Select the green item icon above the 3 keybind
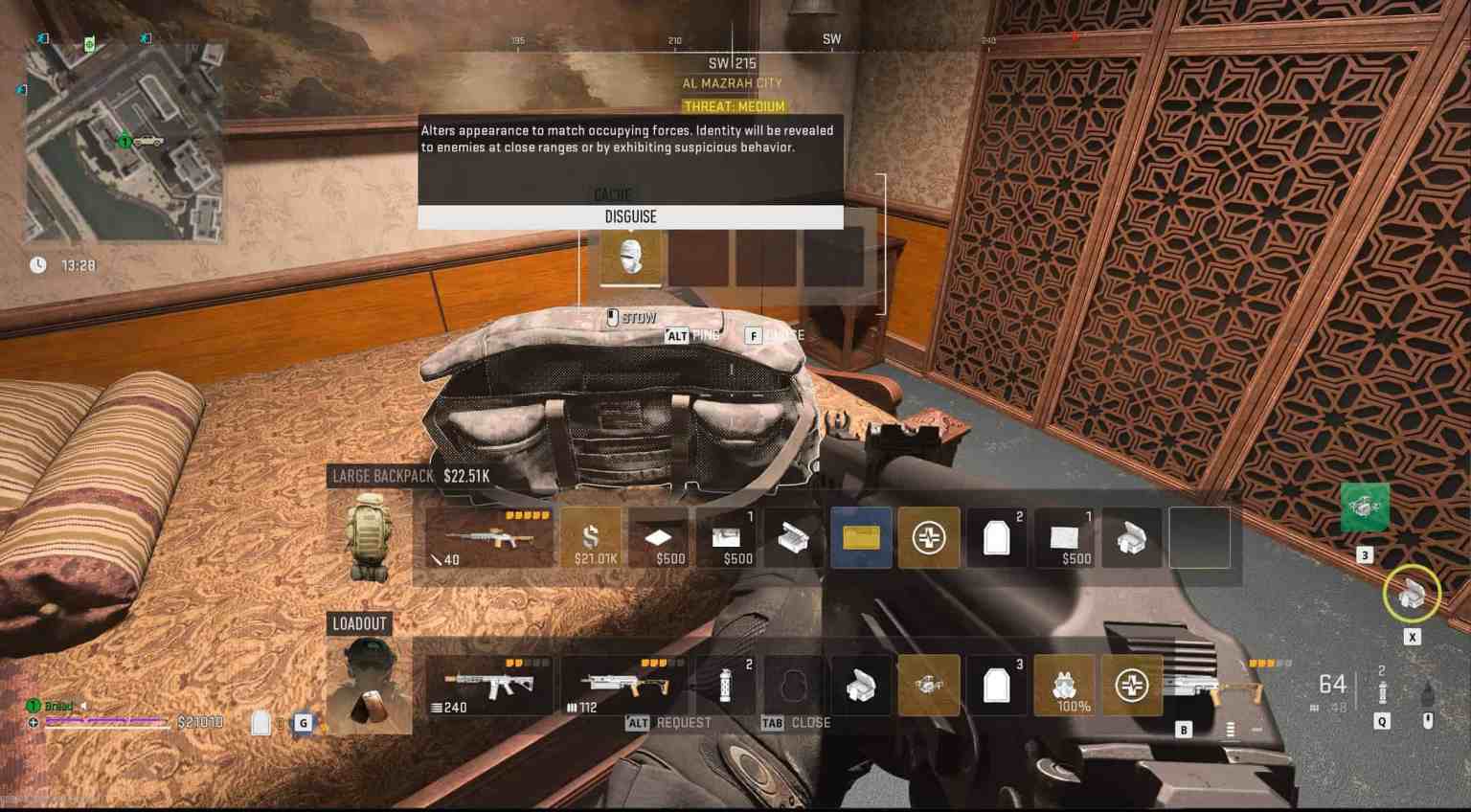1471x812 pixels. (1364, 507)
